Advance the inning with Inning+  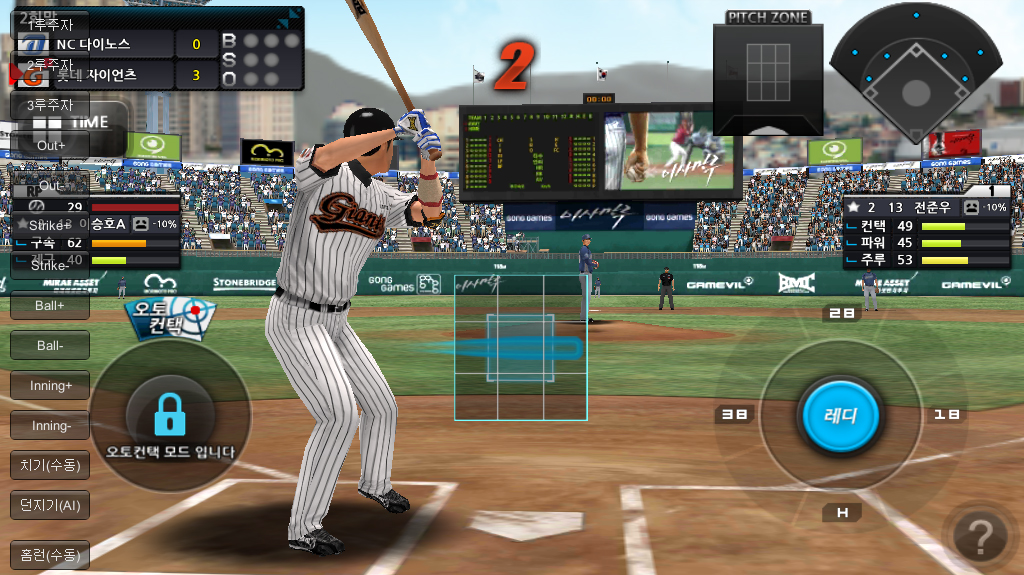coord(50,385)
